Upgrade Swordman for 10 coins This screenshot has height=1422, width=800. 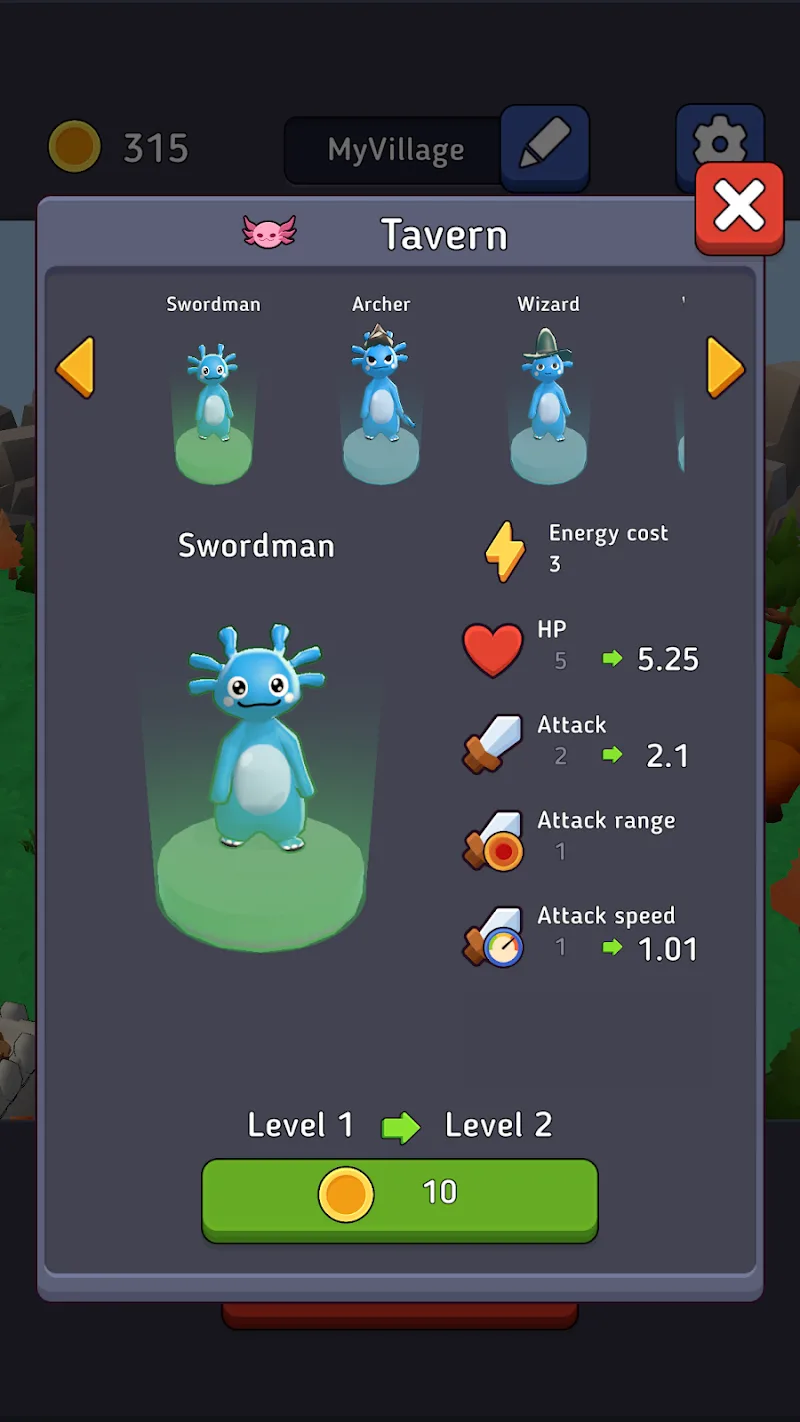[x=400, y=1198]
